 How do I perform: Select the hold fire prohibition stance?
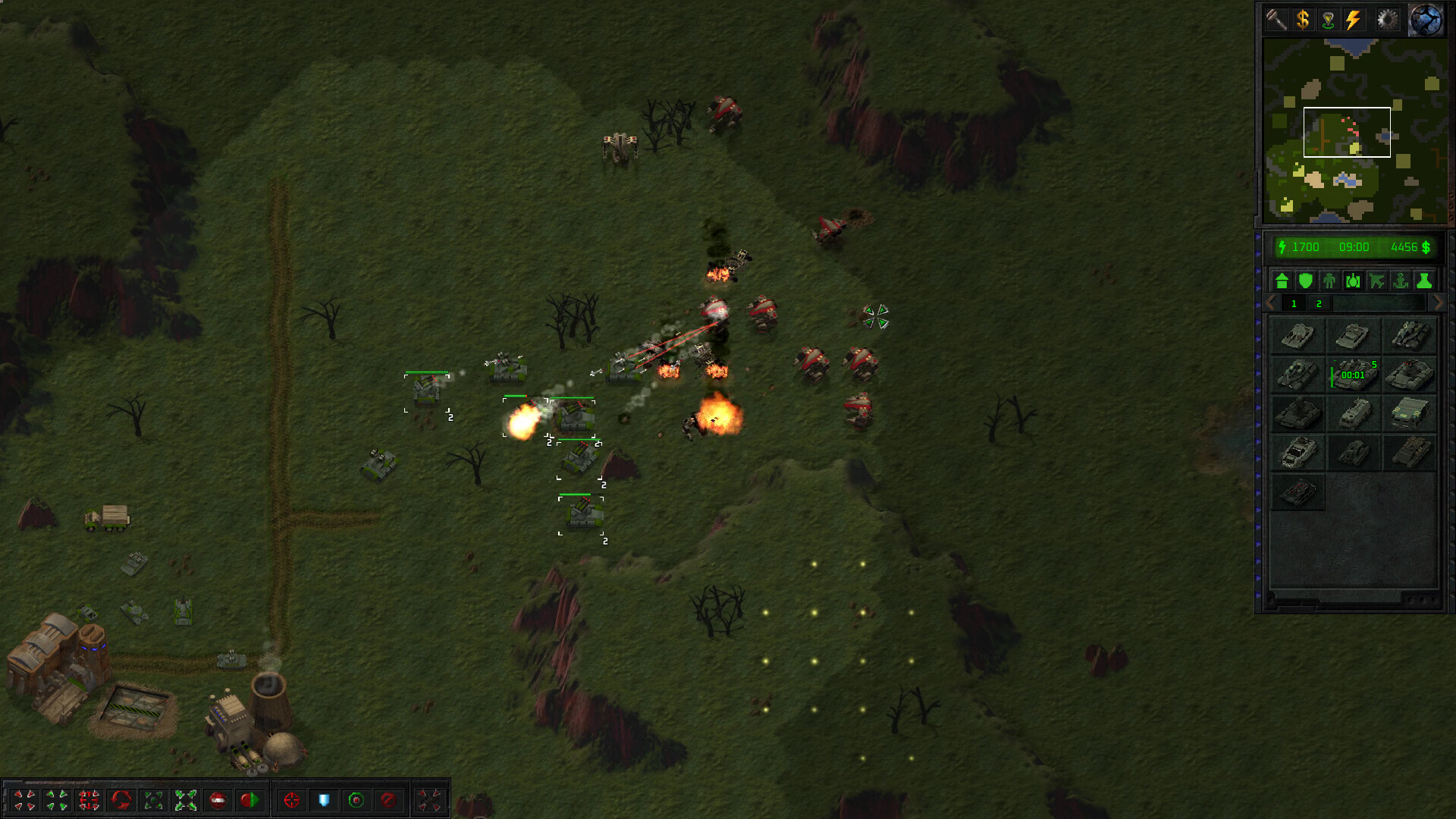388,800
